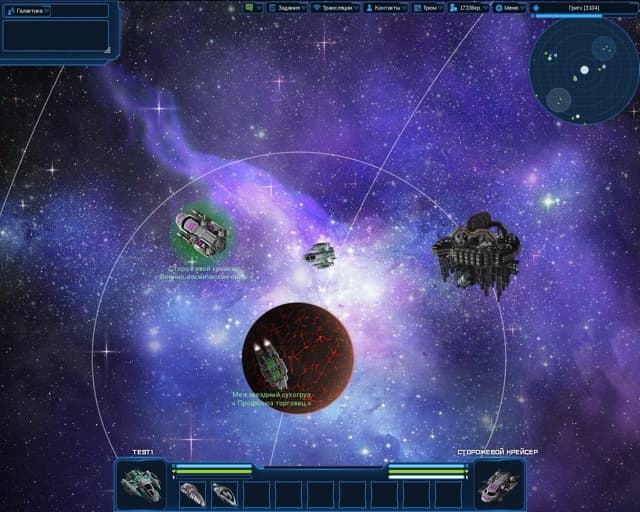
Task: Open the Трансляции menu
Action: click(x=337, y=7)
